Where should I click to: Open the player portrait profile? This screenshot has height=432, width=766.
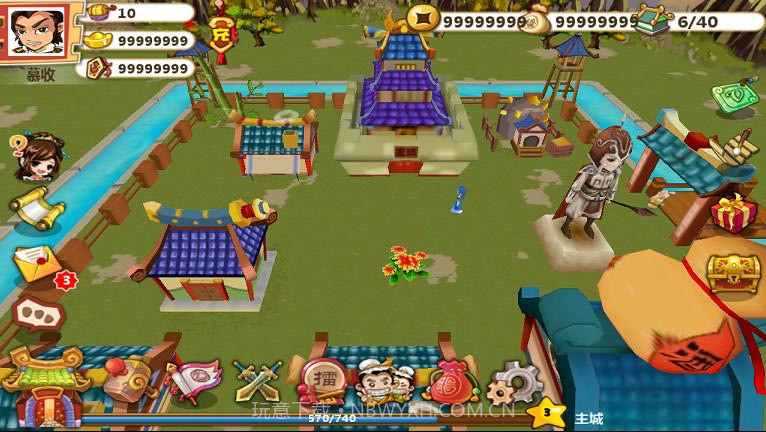coord(39,34)
